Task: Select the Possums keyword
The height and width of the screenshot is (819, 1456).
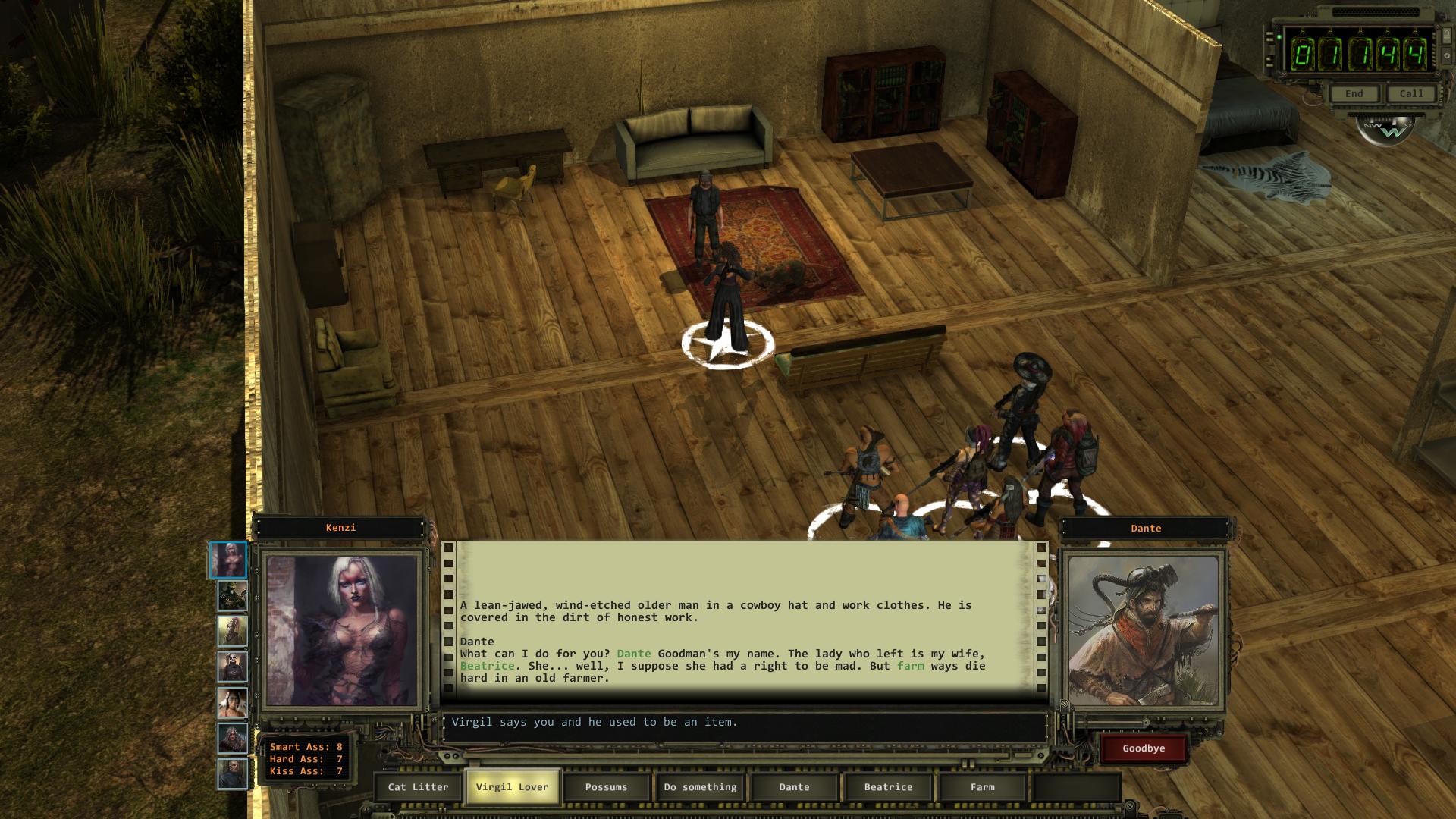Action: tap(606, 787)
